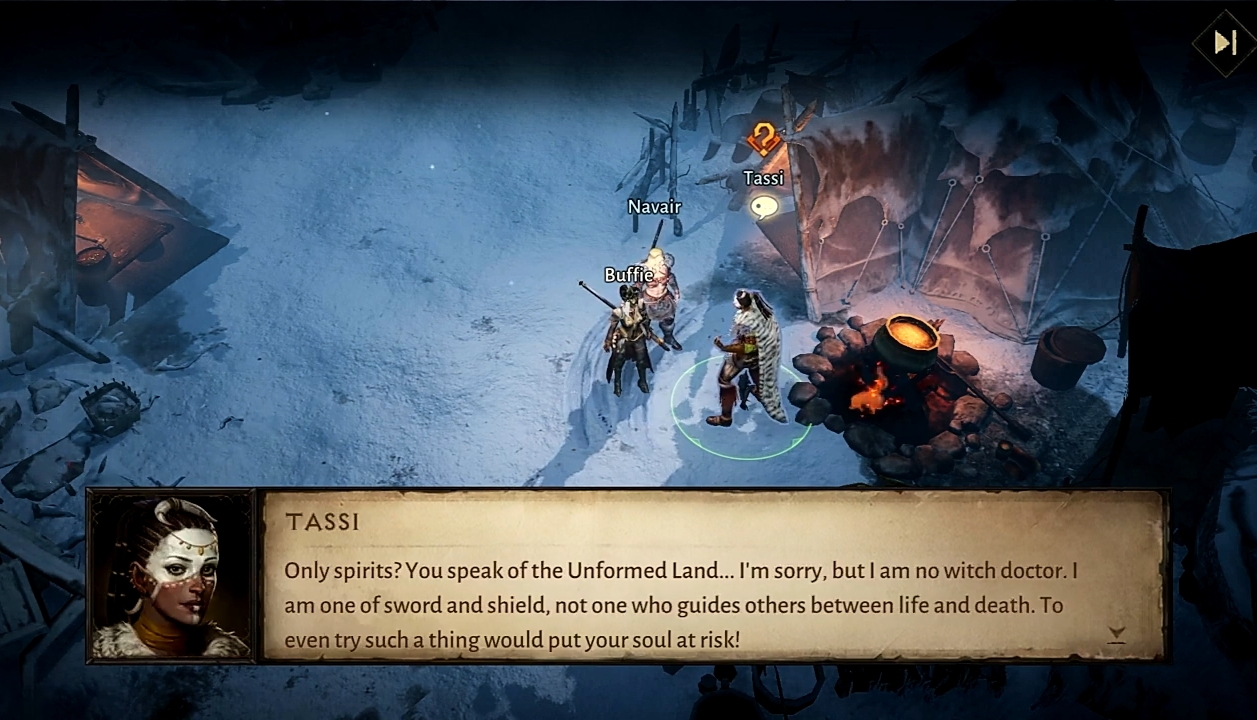Advance Tassi's dialogue with the down arrow

1117,634
